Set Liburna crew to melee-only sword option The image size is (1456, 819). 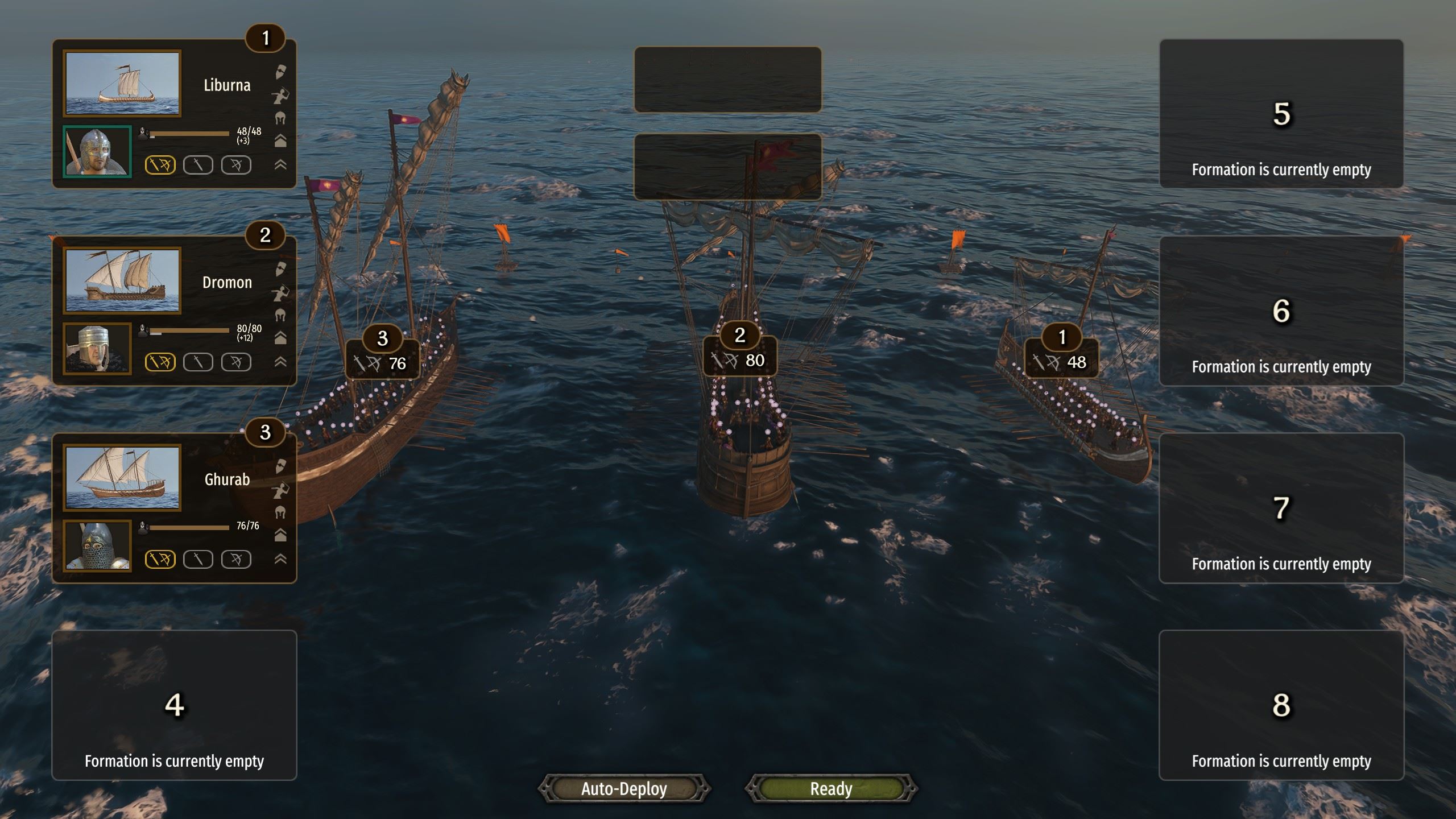(198, 165)
